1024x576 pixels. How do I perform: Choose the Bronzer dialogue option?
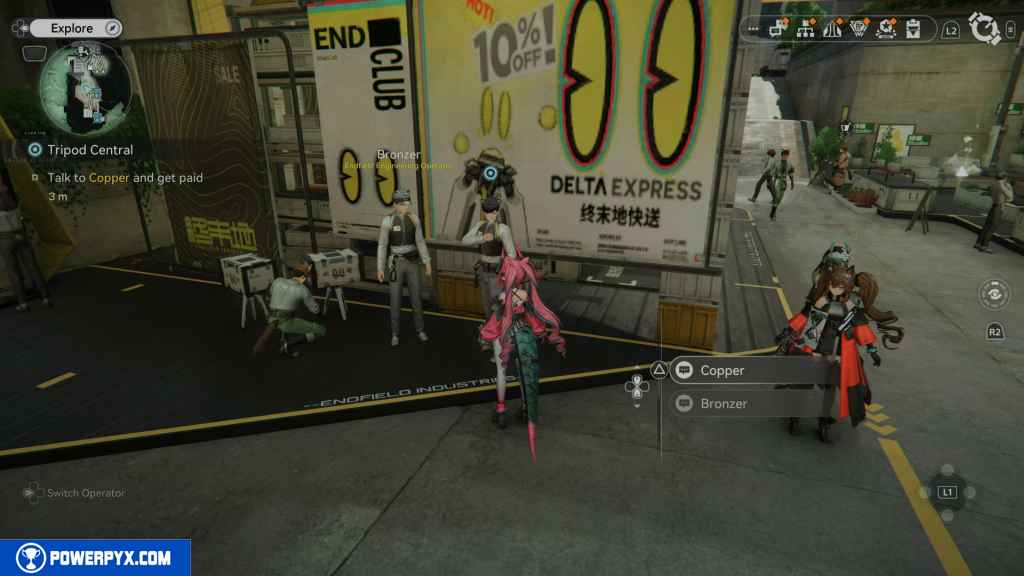tap(752, 404)
